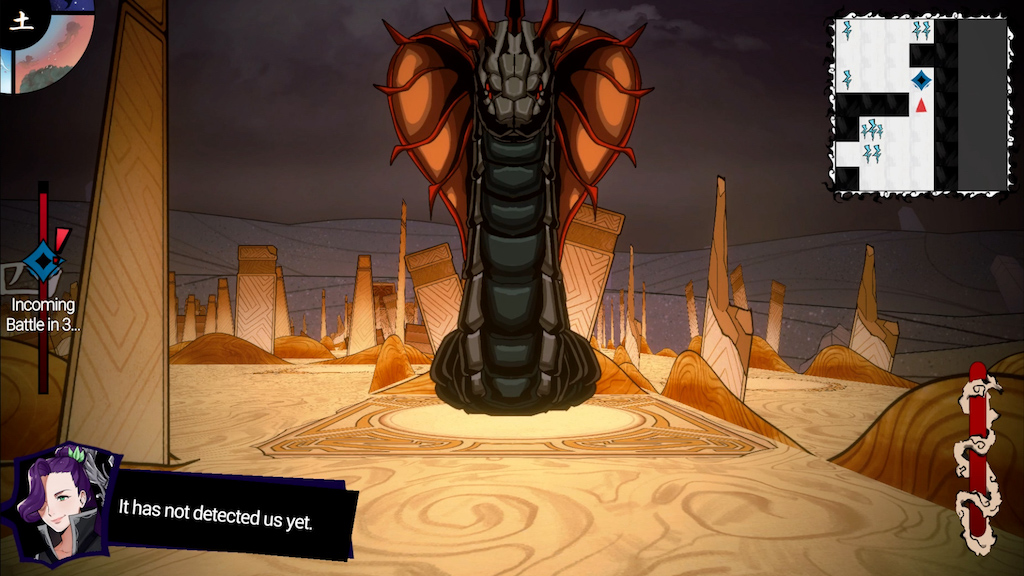Click the red player arrow on minimap
This screenshot has height=576, width=1024.
click(921, 104)
